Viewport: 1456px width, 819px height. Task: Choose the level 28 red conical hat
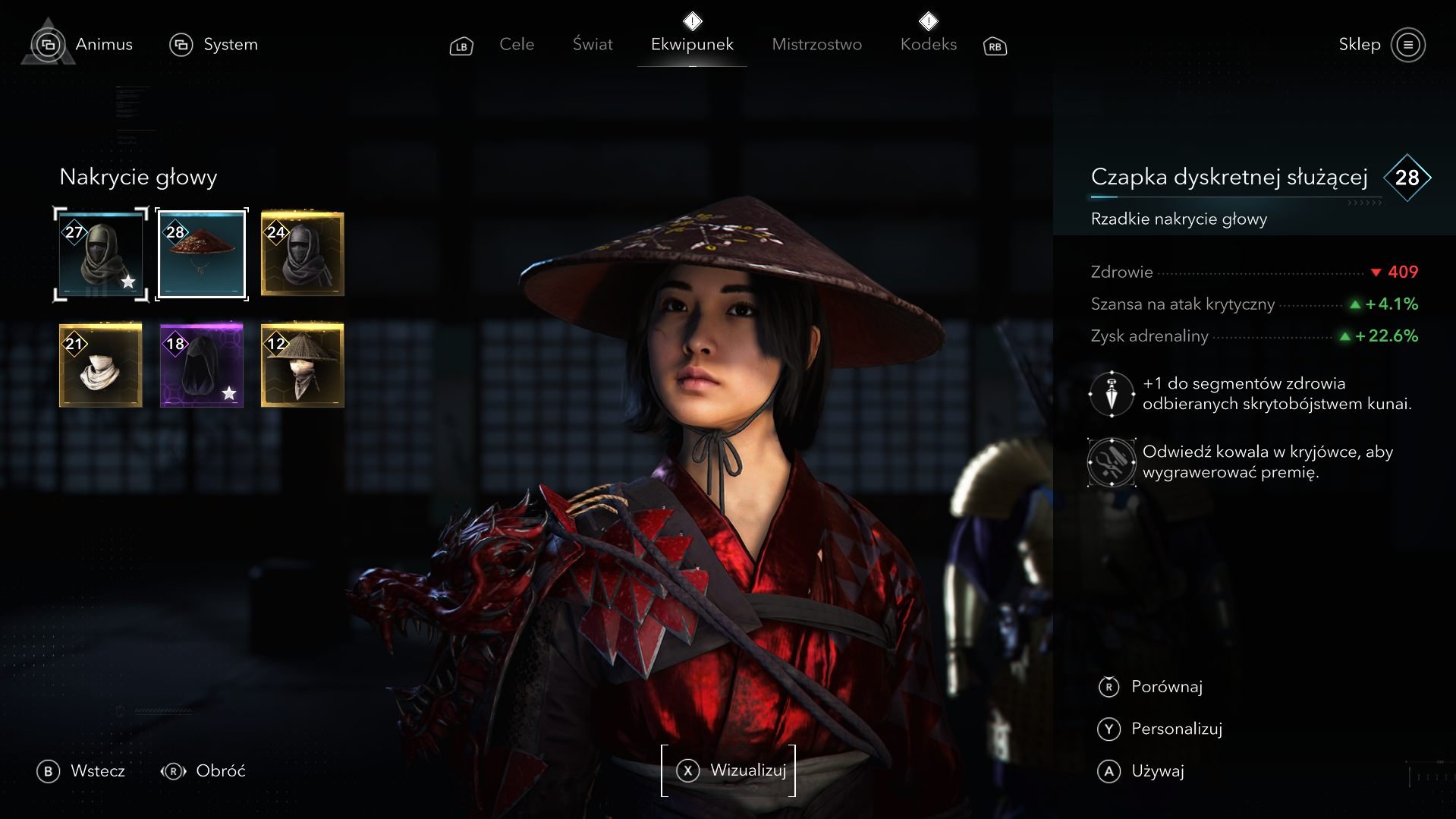[x=202, y=254]
